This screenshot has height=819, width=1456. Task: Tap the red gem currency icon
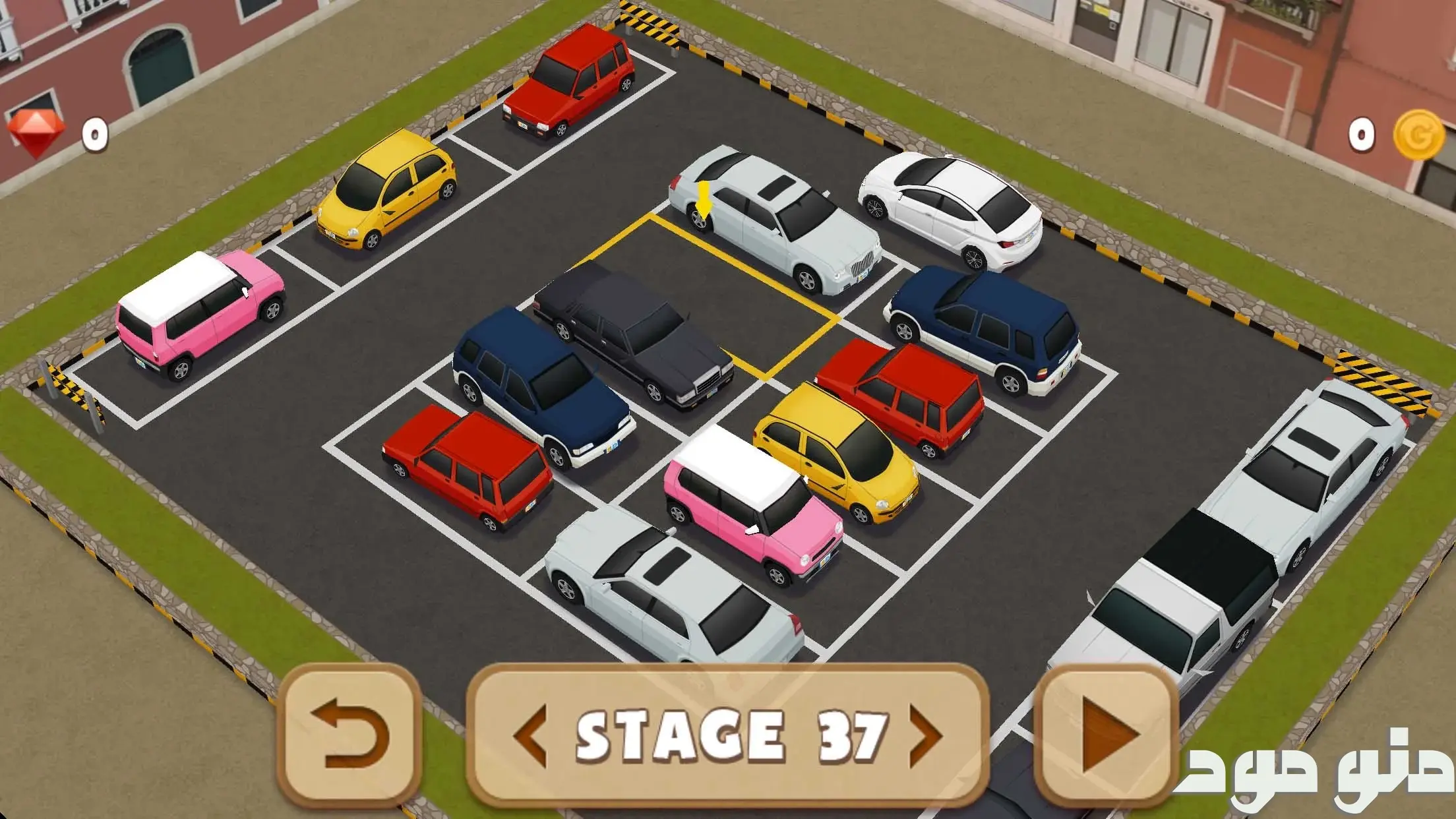point(36,134)
